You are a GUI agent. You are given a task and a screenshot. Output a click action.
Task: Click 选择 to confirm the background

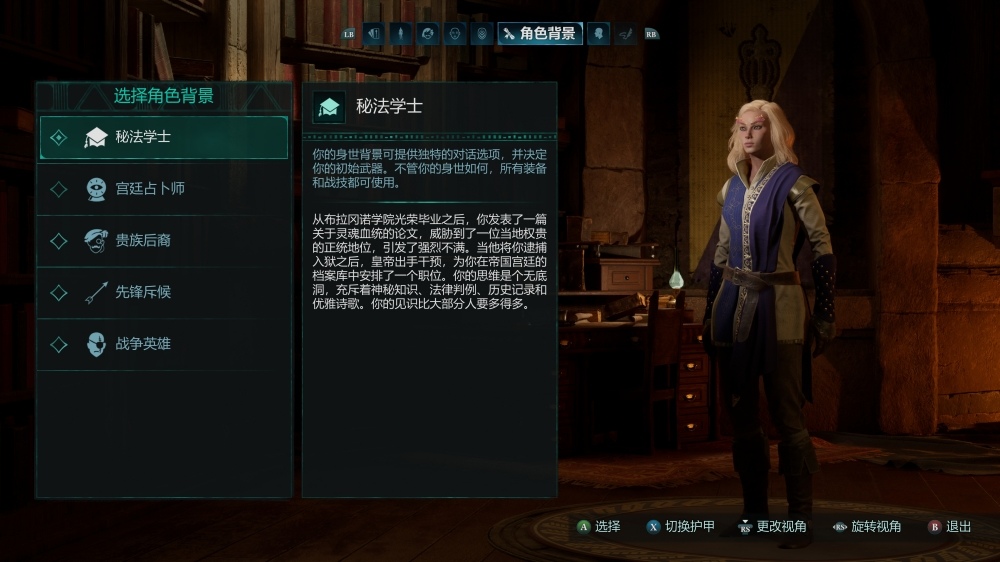pyautogui.click(x=598, y=526)
